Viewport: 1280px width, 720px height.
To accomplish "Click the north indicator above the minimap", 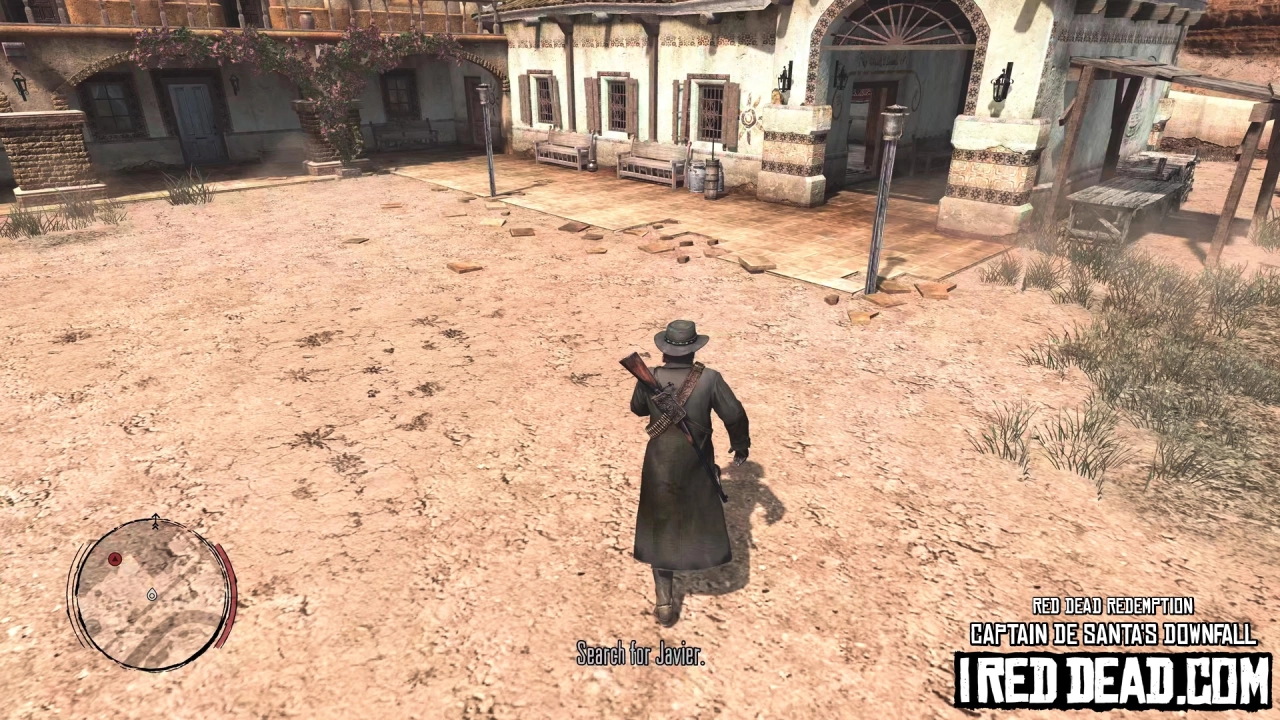I will [x=156, y=523].
